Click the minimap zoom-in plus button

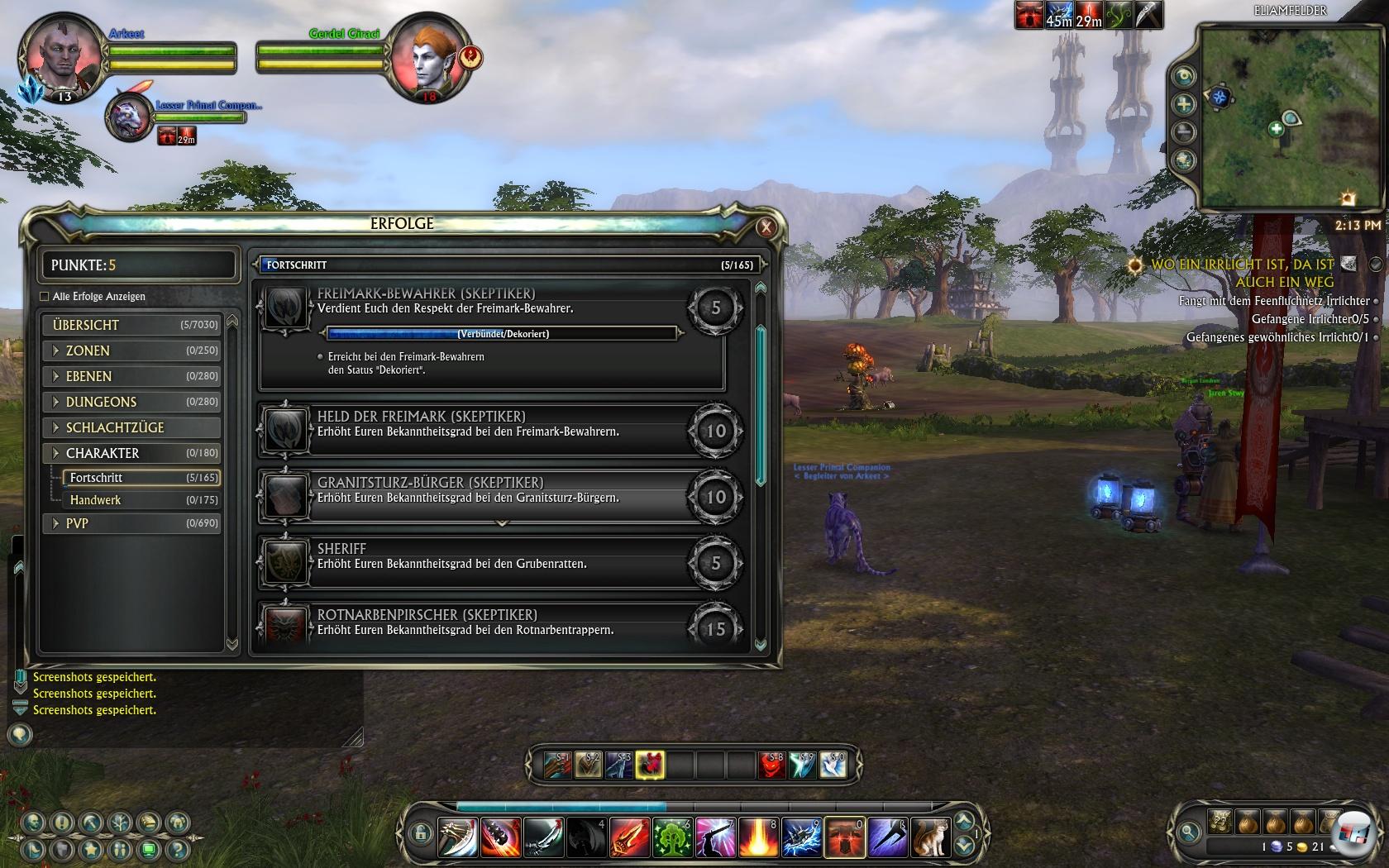click(1184, 104)
